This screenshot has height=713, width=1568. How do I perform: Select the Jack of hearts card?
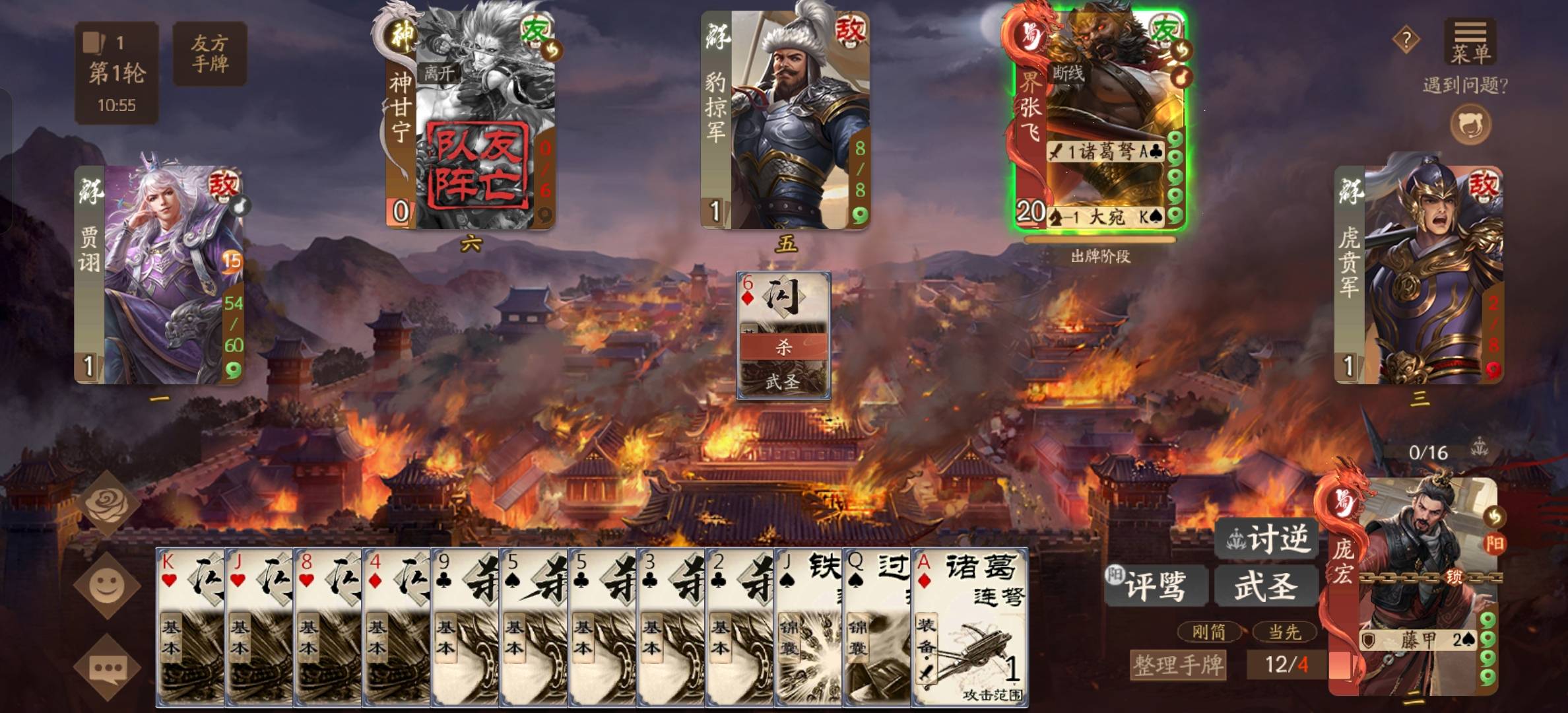[259, 627]
